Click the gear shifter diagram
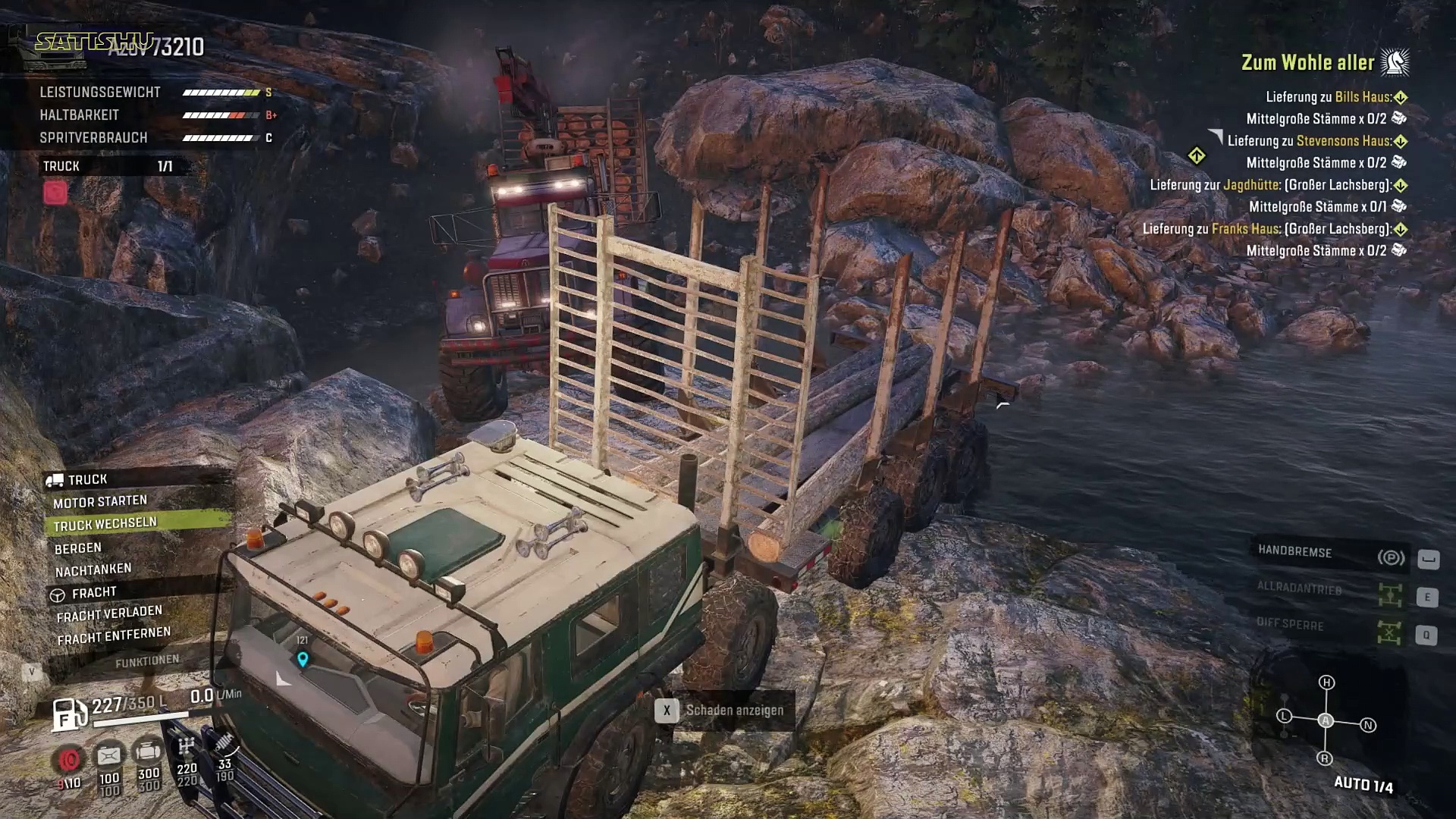This screenshot has width=1456, height=819. (x=1326, y=720)
